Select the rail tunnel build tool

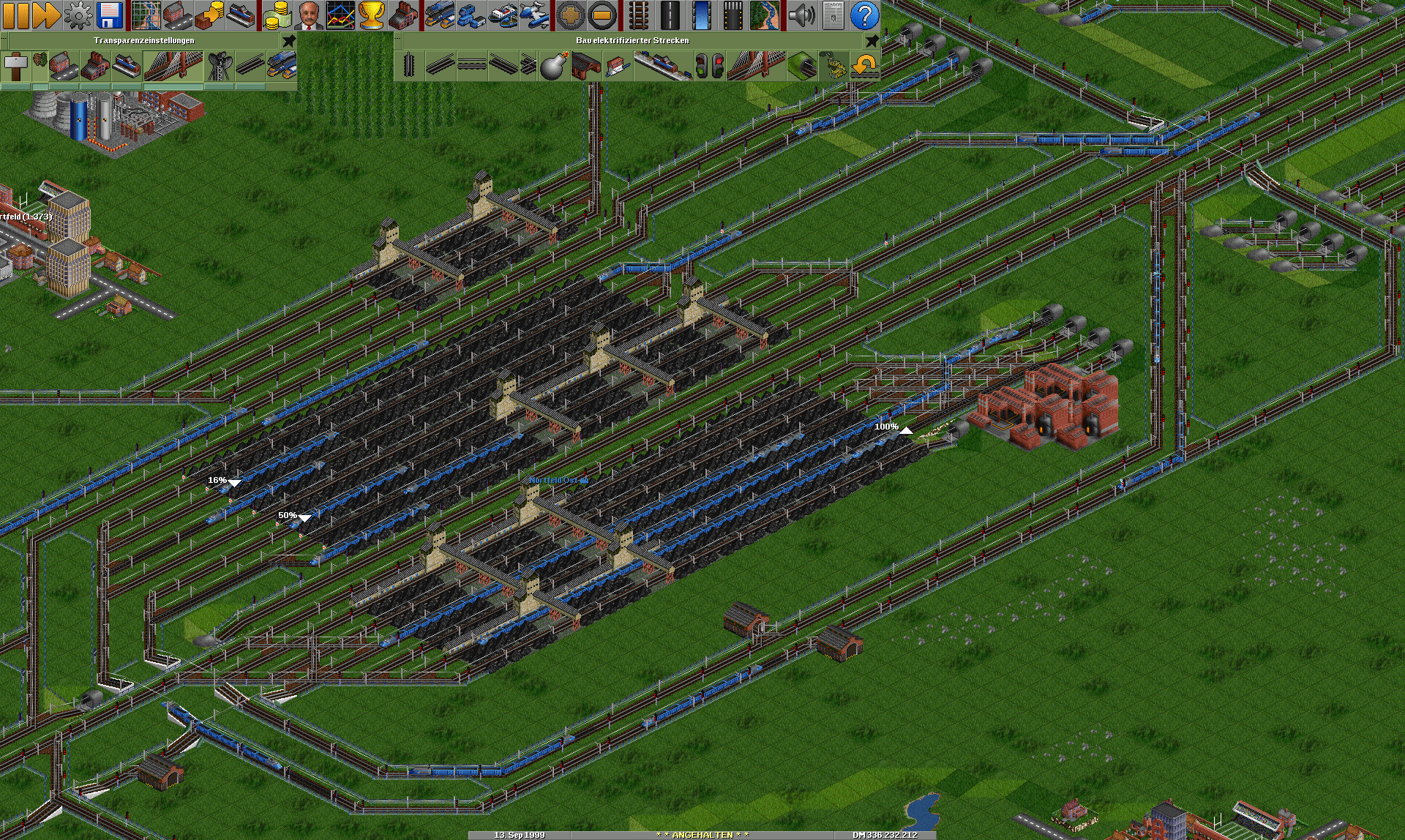(802, 66)
